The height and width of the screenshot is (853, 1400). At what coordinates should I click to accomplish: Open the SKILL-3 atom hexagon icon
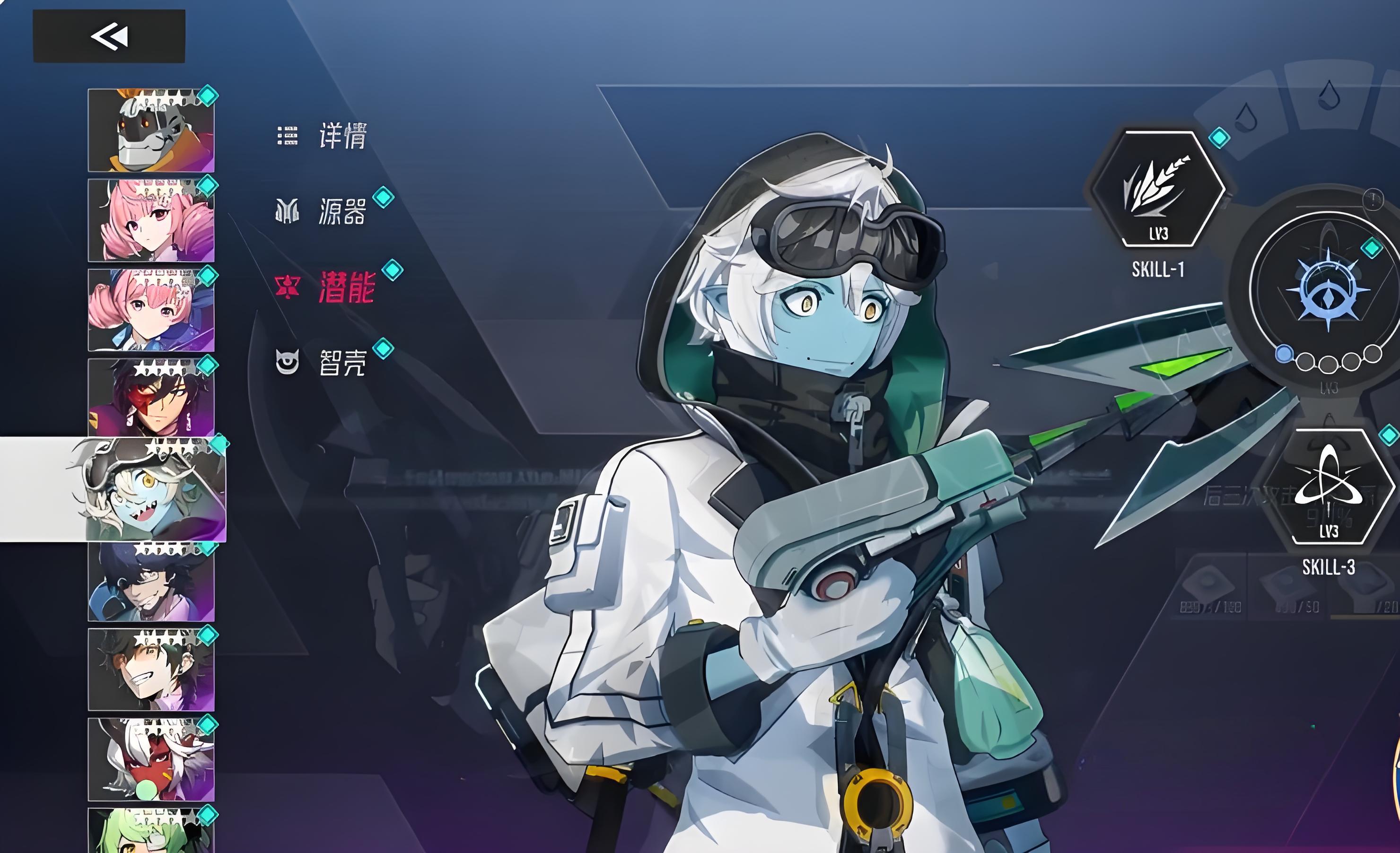[1327, 487]
